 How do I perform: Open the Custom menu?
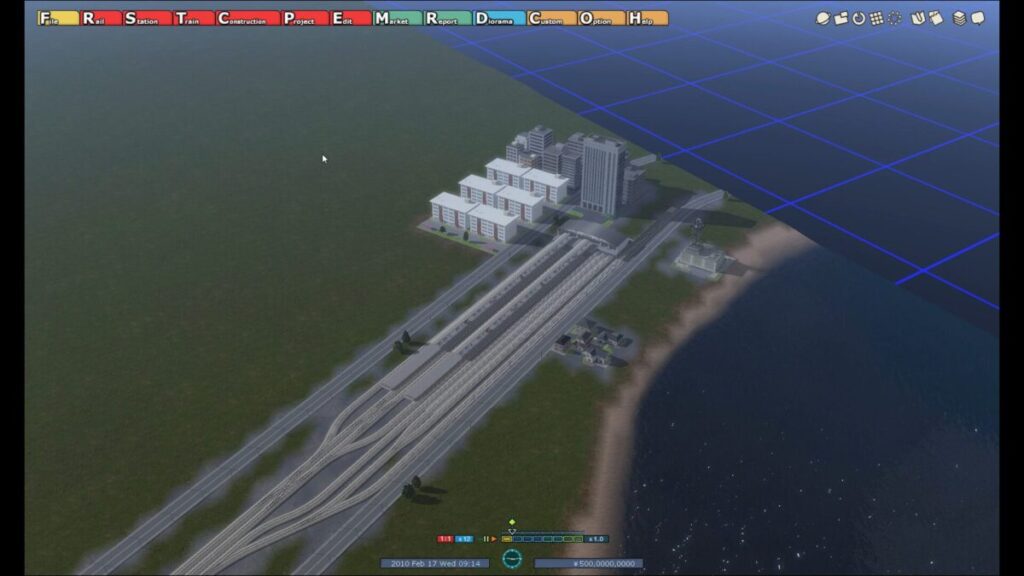(x=550, y=18)
